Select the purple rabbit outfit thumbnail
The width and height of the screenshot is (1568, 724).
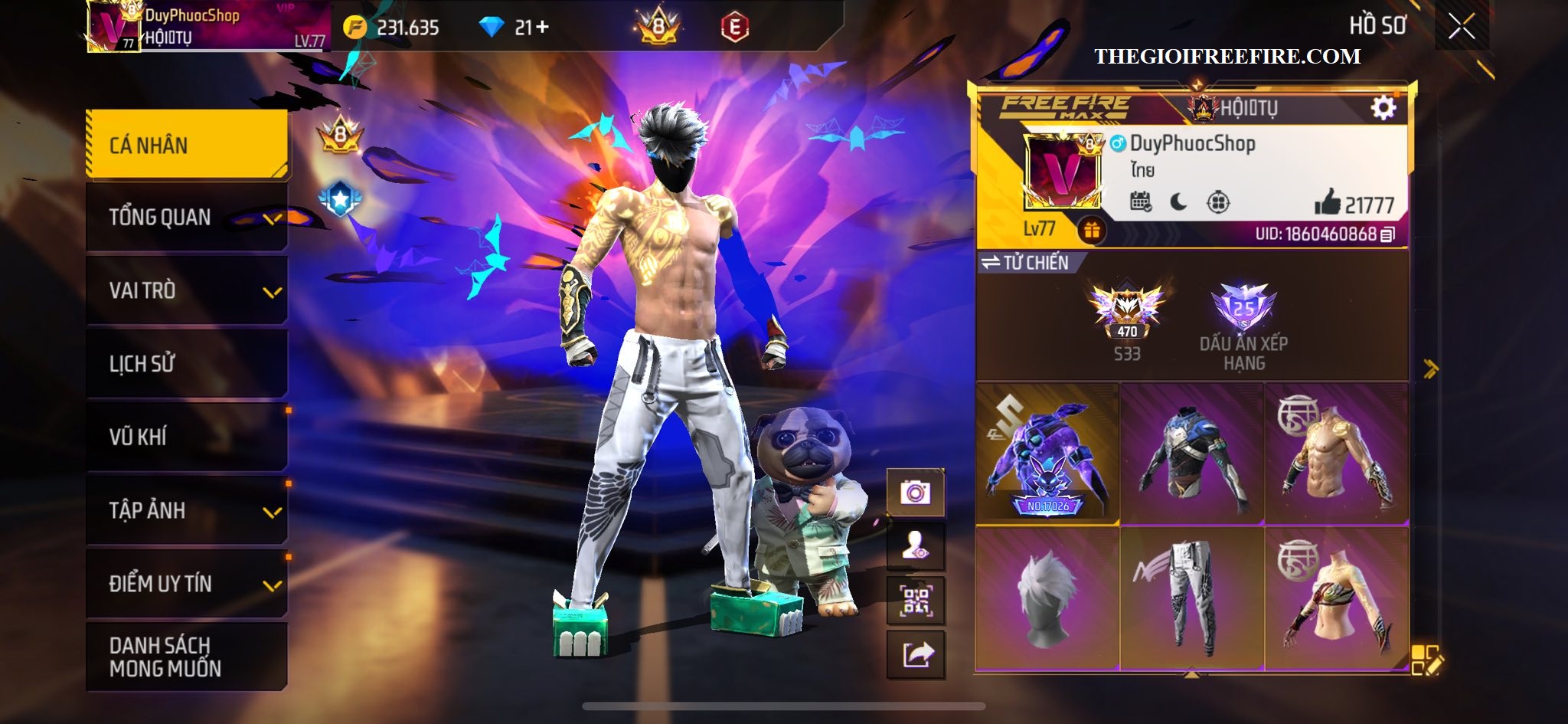pos(1047,454)
